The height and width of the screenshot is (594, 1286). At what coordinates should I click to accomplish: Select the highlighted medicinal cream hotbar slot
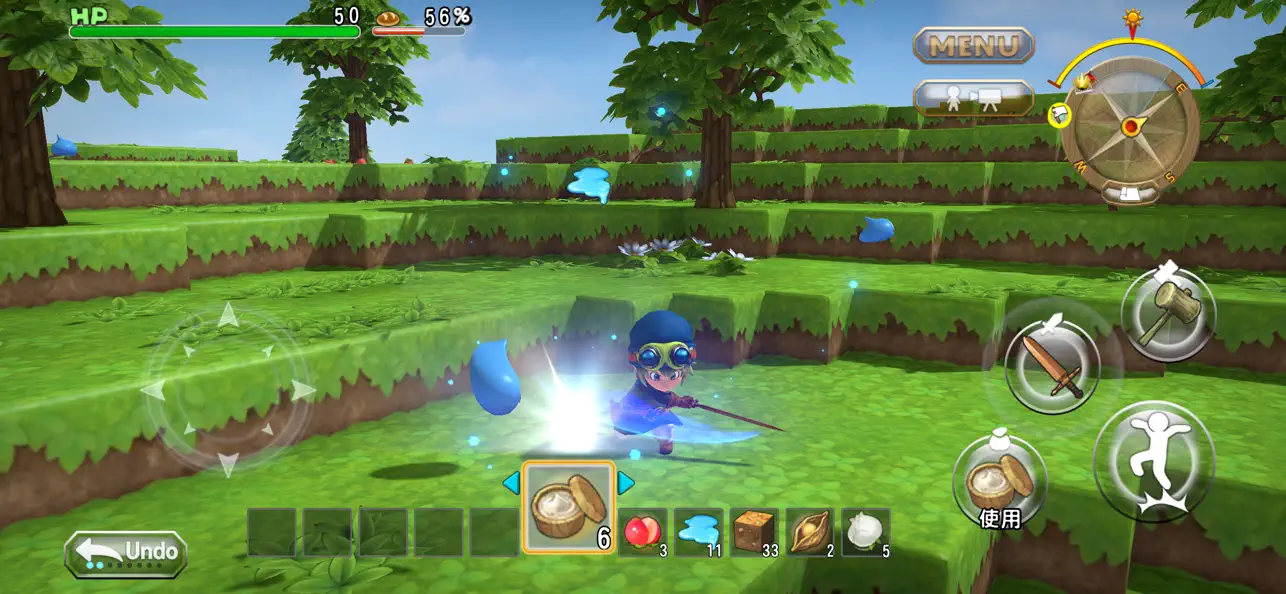[x=568, y=507]
